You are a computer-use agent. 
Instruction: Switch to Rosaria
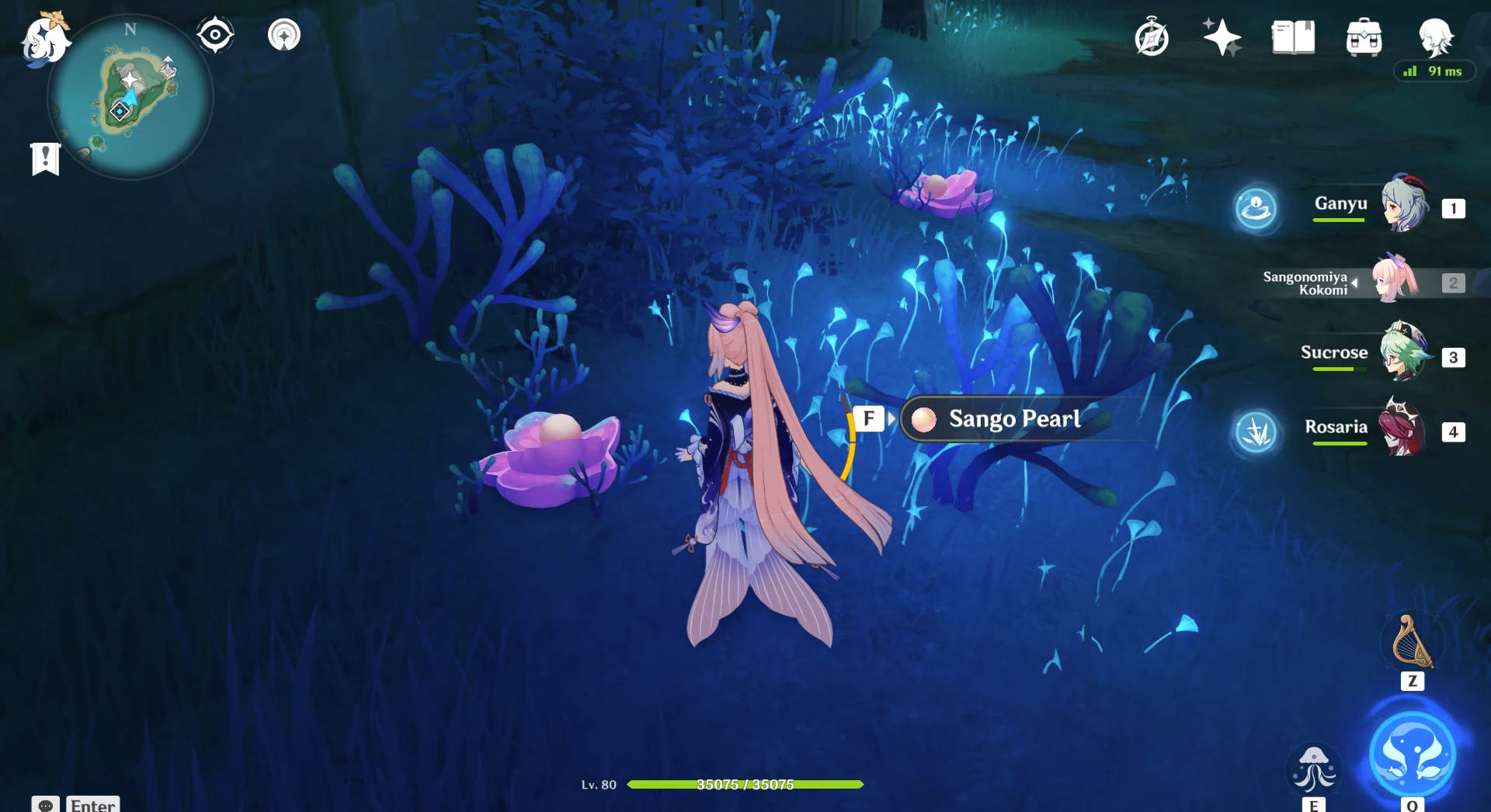tap(1403, 429)
